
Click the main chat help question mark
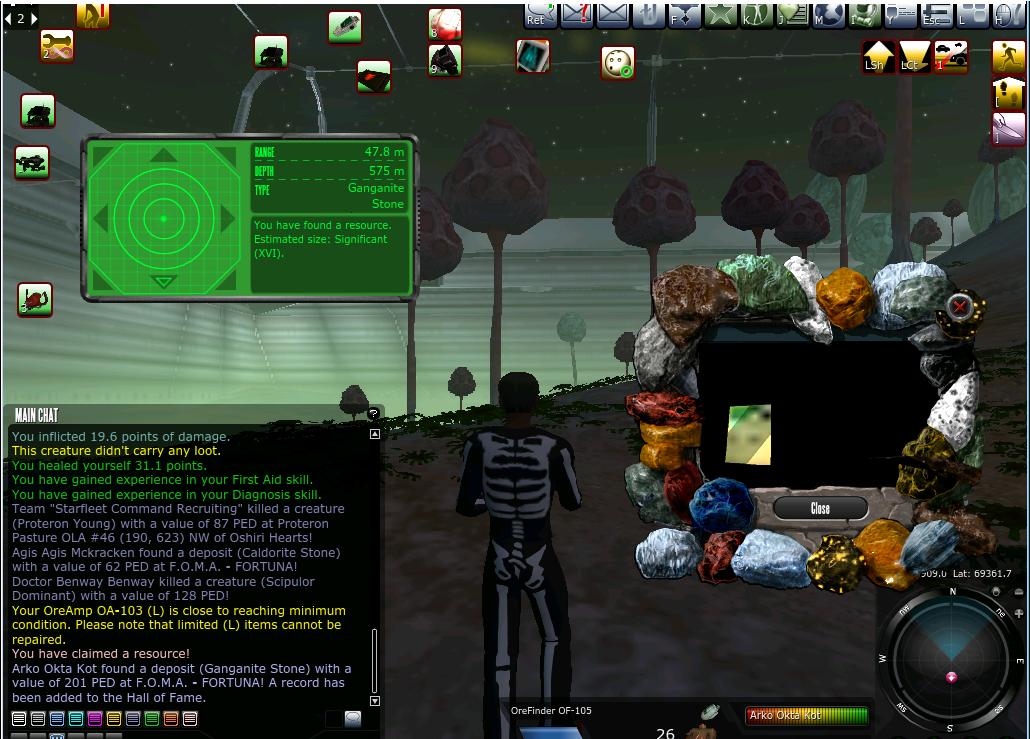click(x=373, y=413)
